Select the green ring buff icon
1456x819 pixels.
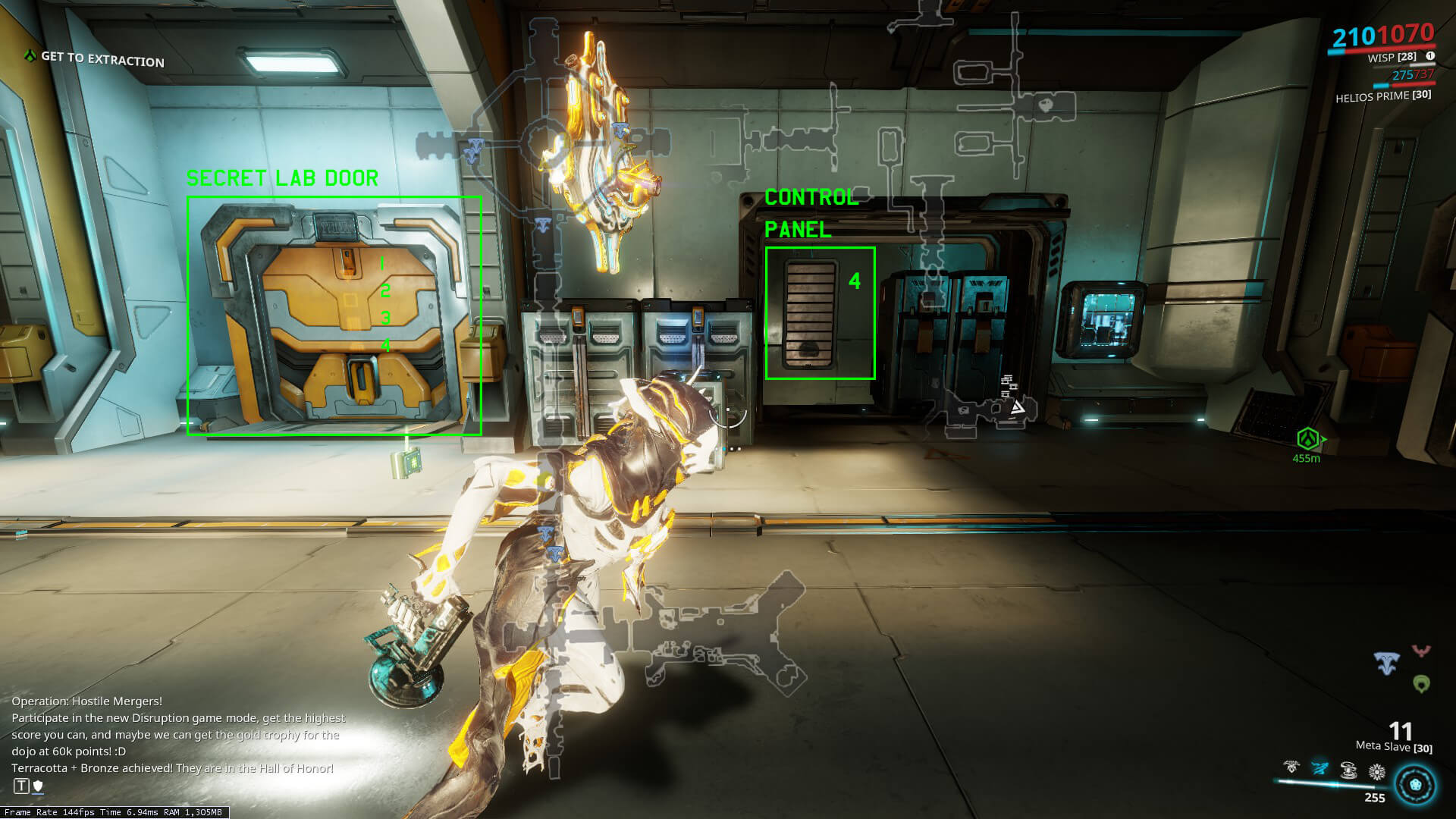click(x=1422, y=684)
